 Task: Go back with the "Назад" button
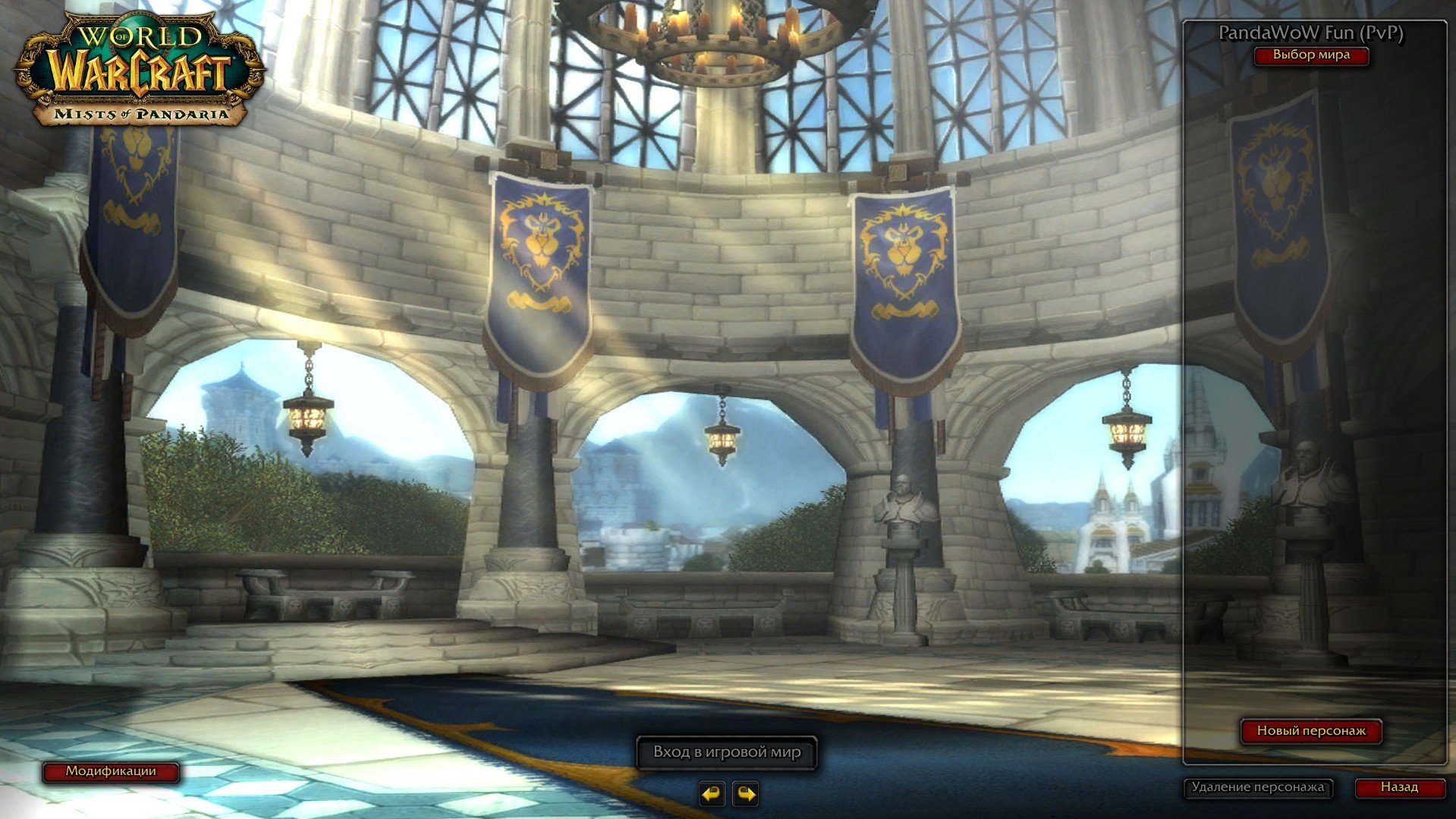click(x=1398, y=787)
